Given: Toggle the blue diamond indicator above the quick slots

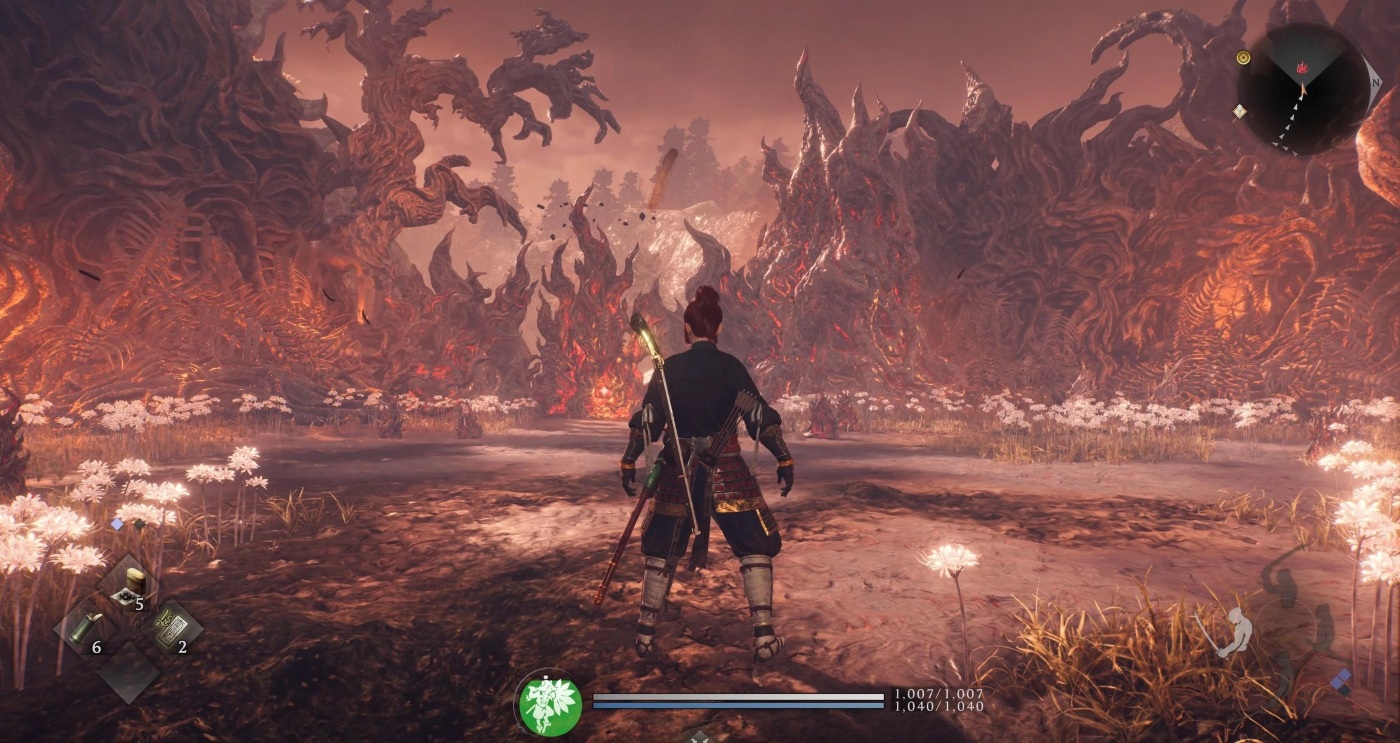Looking at the screenshot, I should pos(117,523).
